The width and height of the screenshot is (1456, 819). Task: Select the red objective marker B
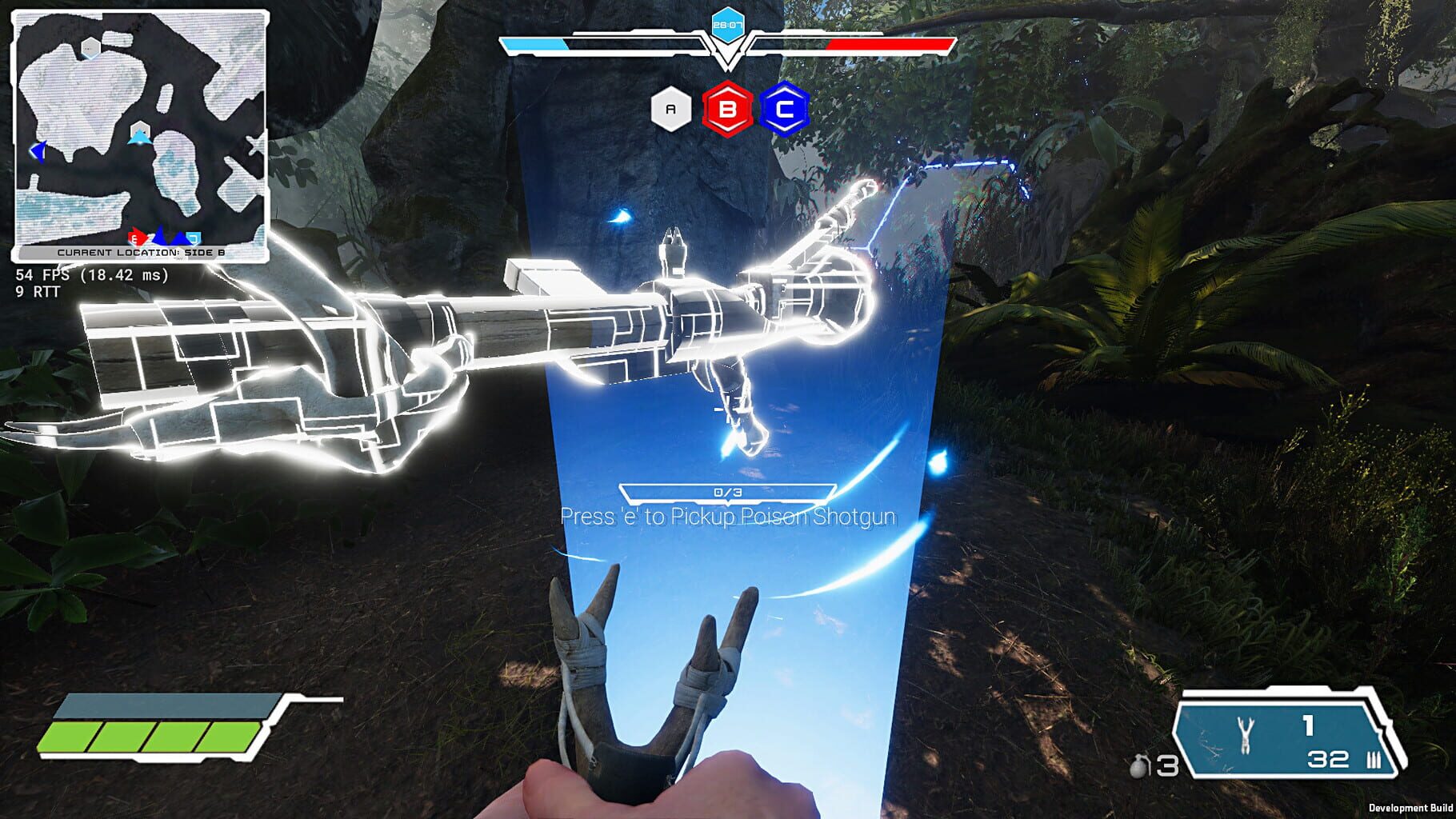point(726,111)
